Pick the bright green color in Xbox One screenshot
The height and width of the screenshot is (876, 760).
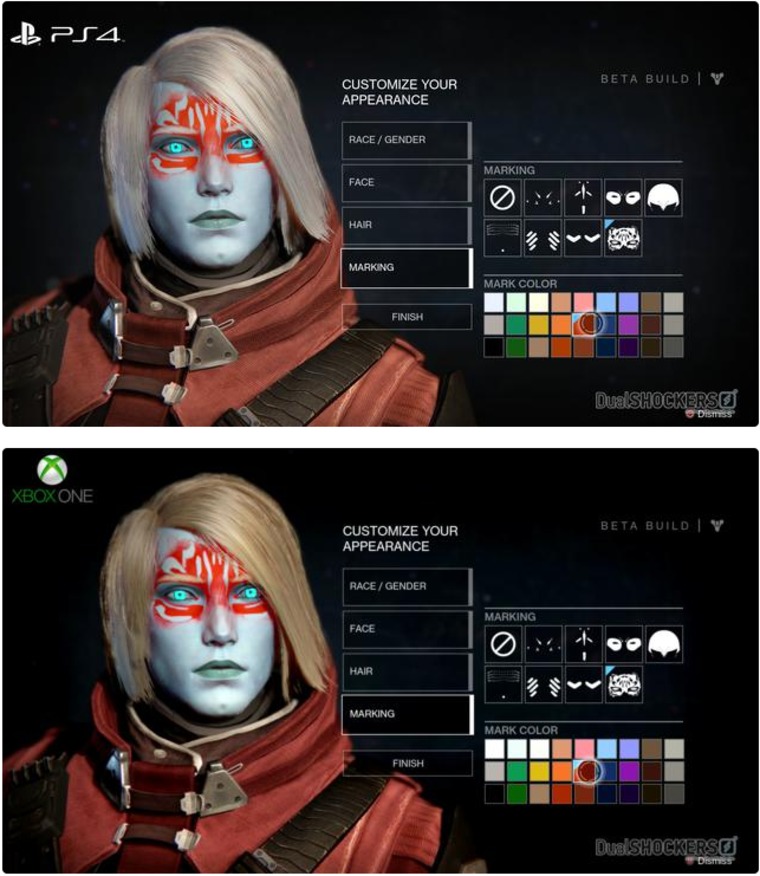click(x=516, y=770)
